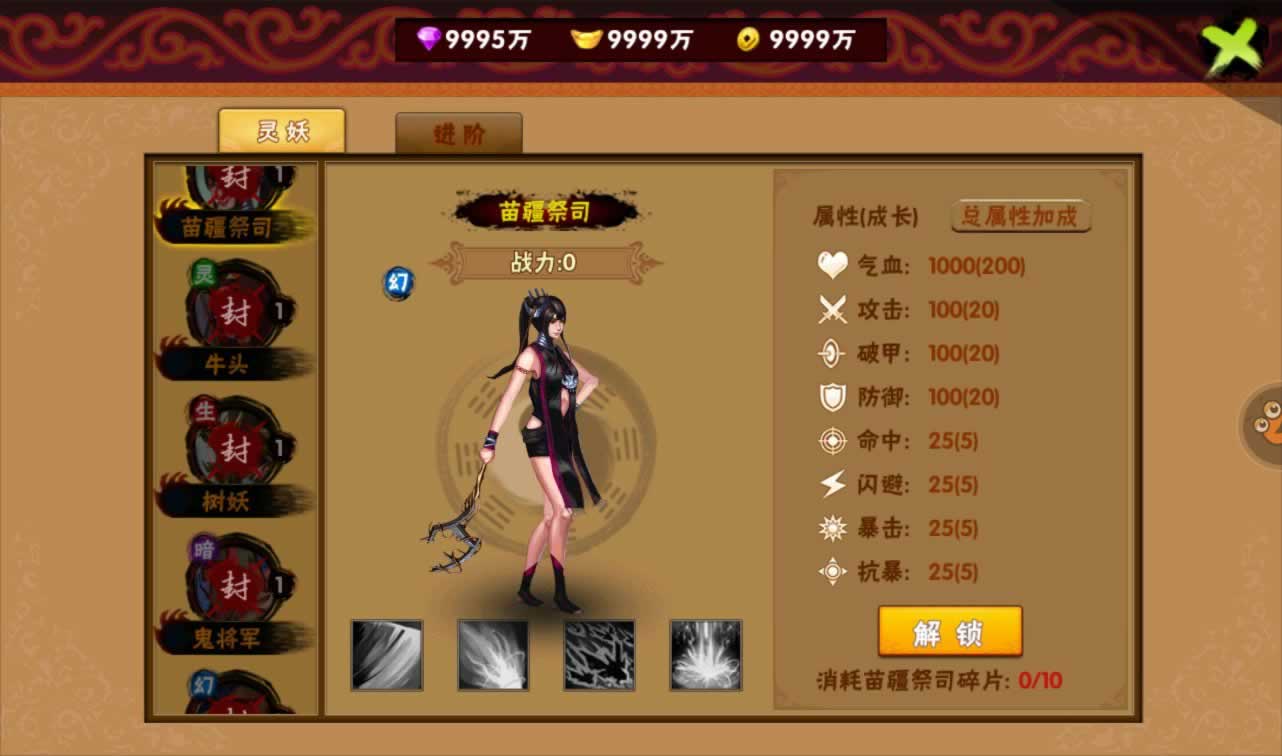Inspect the third skill with dark cracked pattern

599,655
